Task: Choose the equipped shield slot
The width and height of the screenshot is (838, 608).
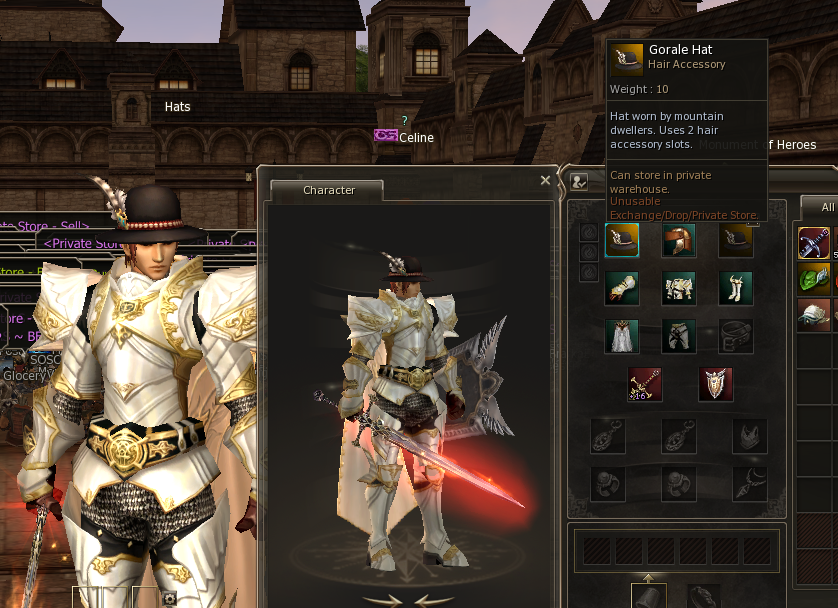Action: (x=715, y=384)
